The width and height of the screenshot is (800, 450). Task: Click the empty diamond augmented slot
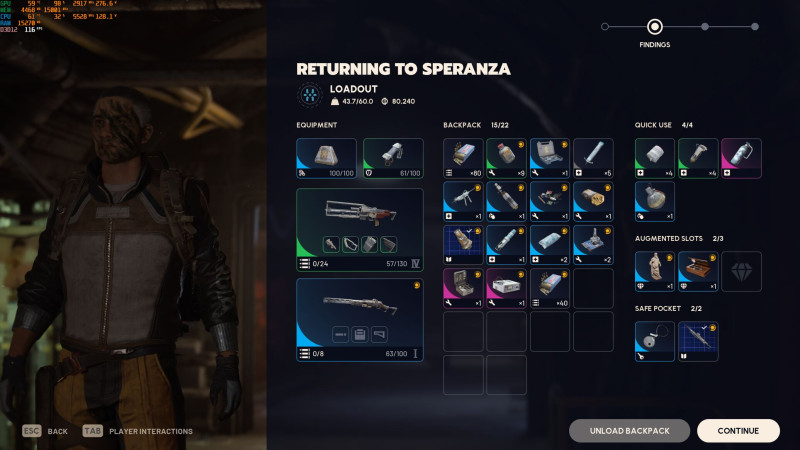coord(741,271)
